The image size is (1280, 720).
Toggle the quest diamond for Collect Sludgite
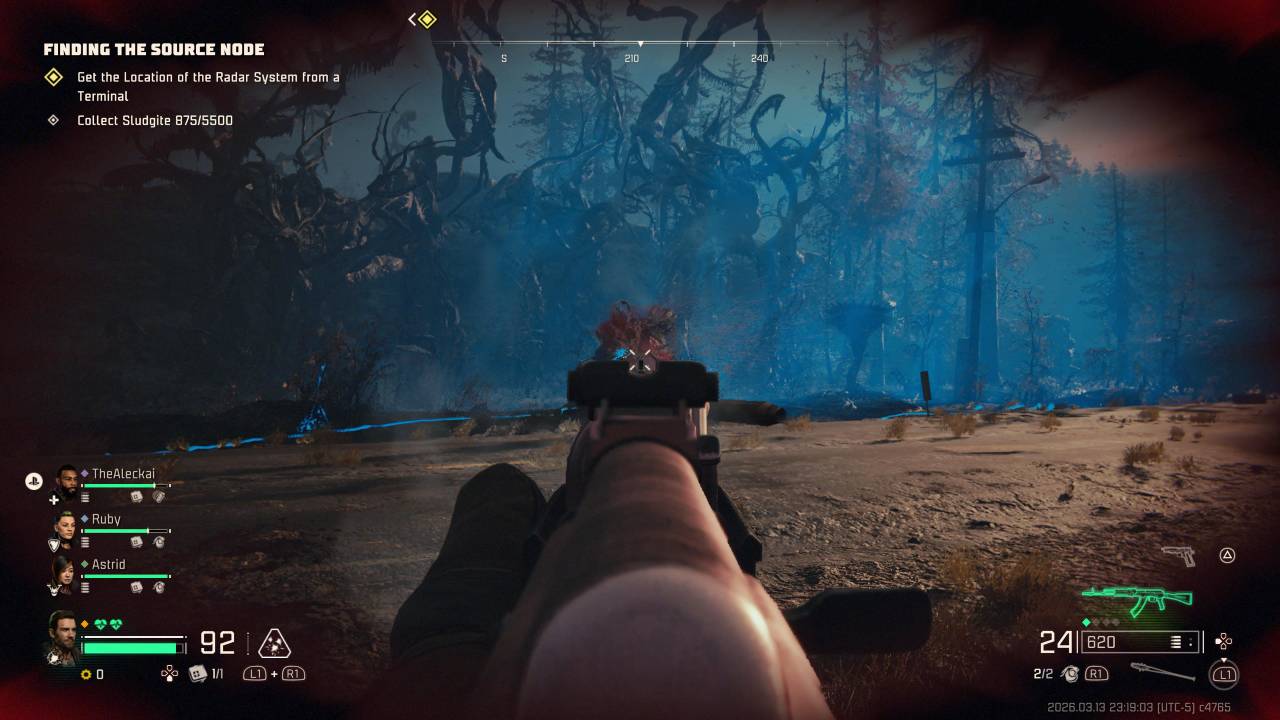pos(52,120)
